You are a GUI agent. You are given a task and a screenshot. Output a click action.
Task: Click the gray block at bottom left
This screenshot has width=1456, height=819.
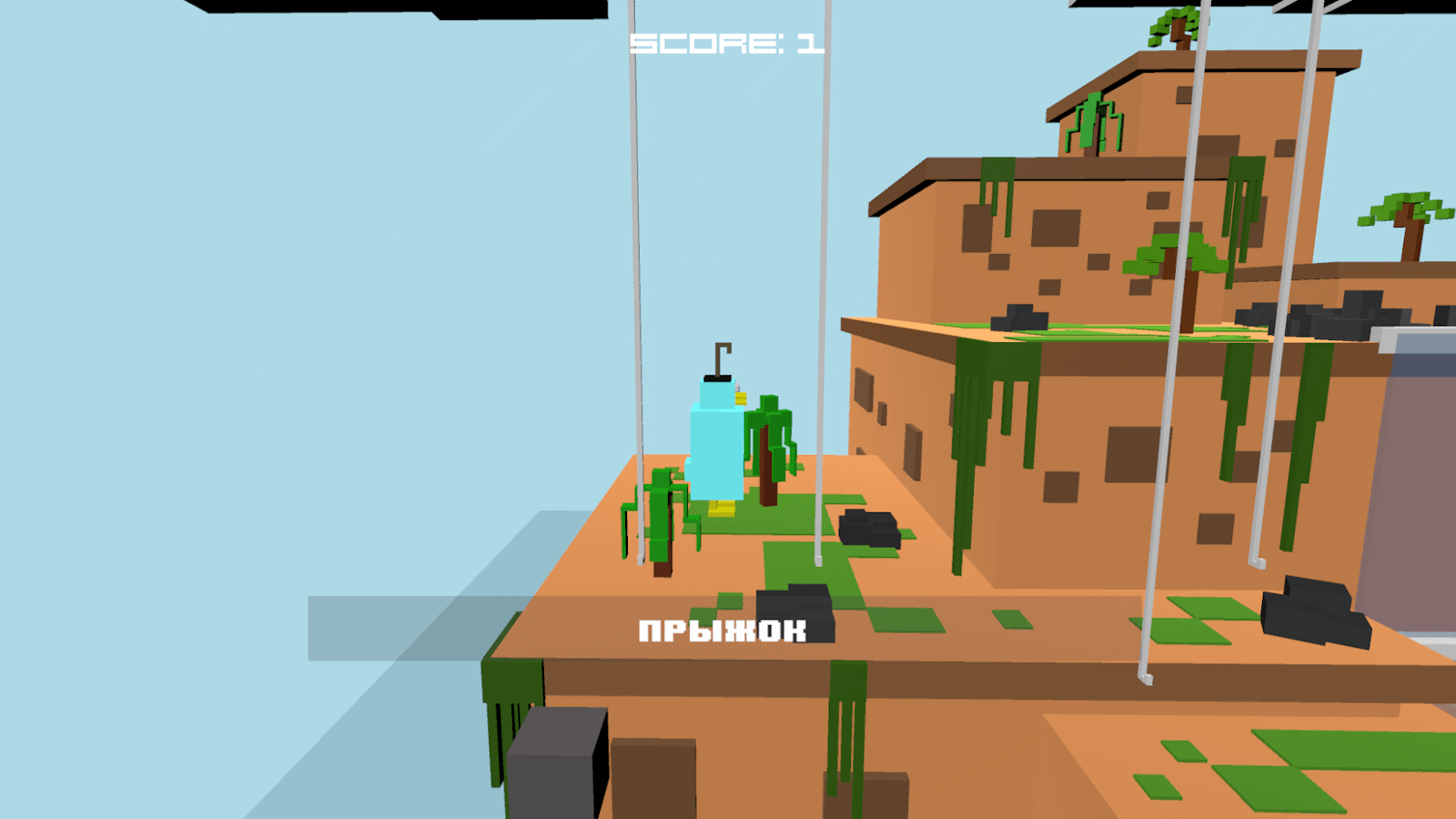point(555,764)
